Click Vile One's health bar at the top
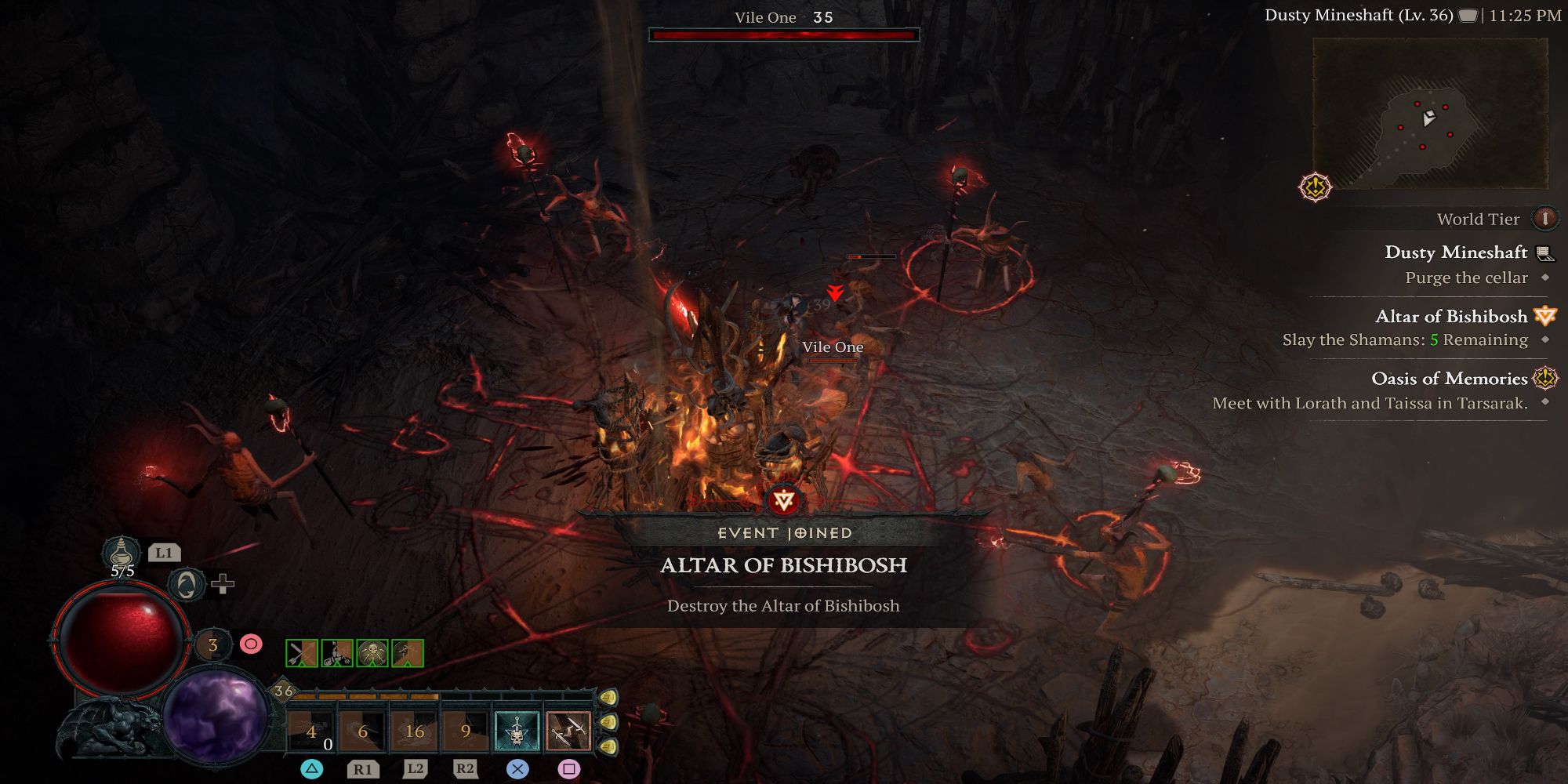Viewport: 1568px width, 784px height. (784, 34)
